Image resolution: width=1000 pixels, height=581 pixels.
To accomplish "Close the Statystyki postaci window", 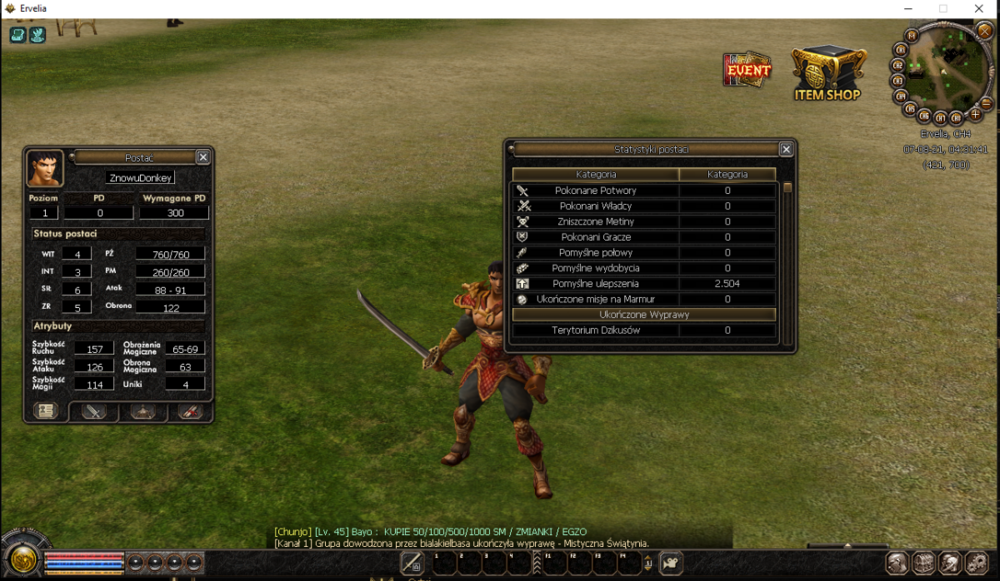I will [x=786, y=149].
